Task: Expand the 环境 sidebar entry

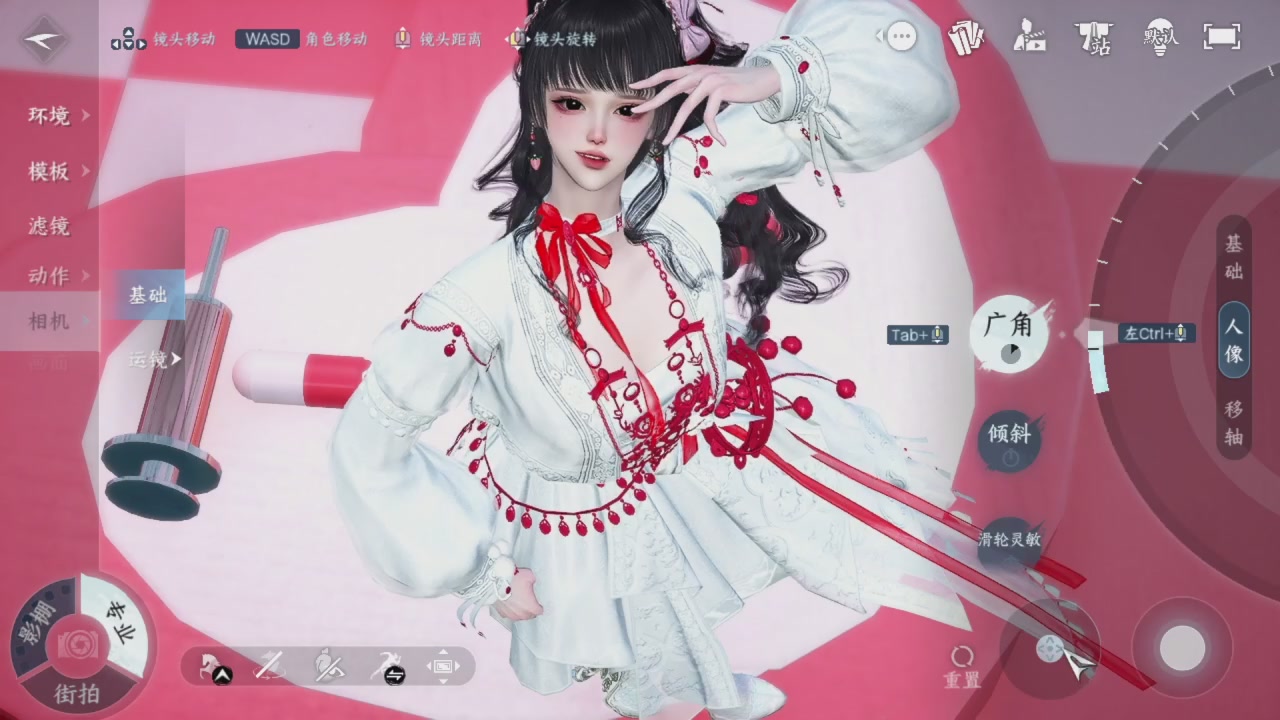Action: (x=48, y=116)
